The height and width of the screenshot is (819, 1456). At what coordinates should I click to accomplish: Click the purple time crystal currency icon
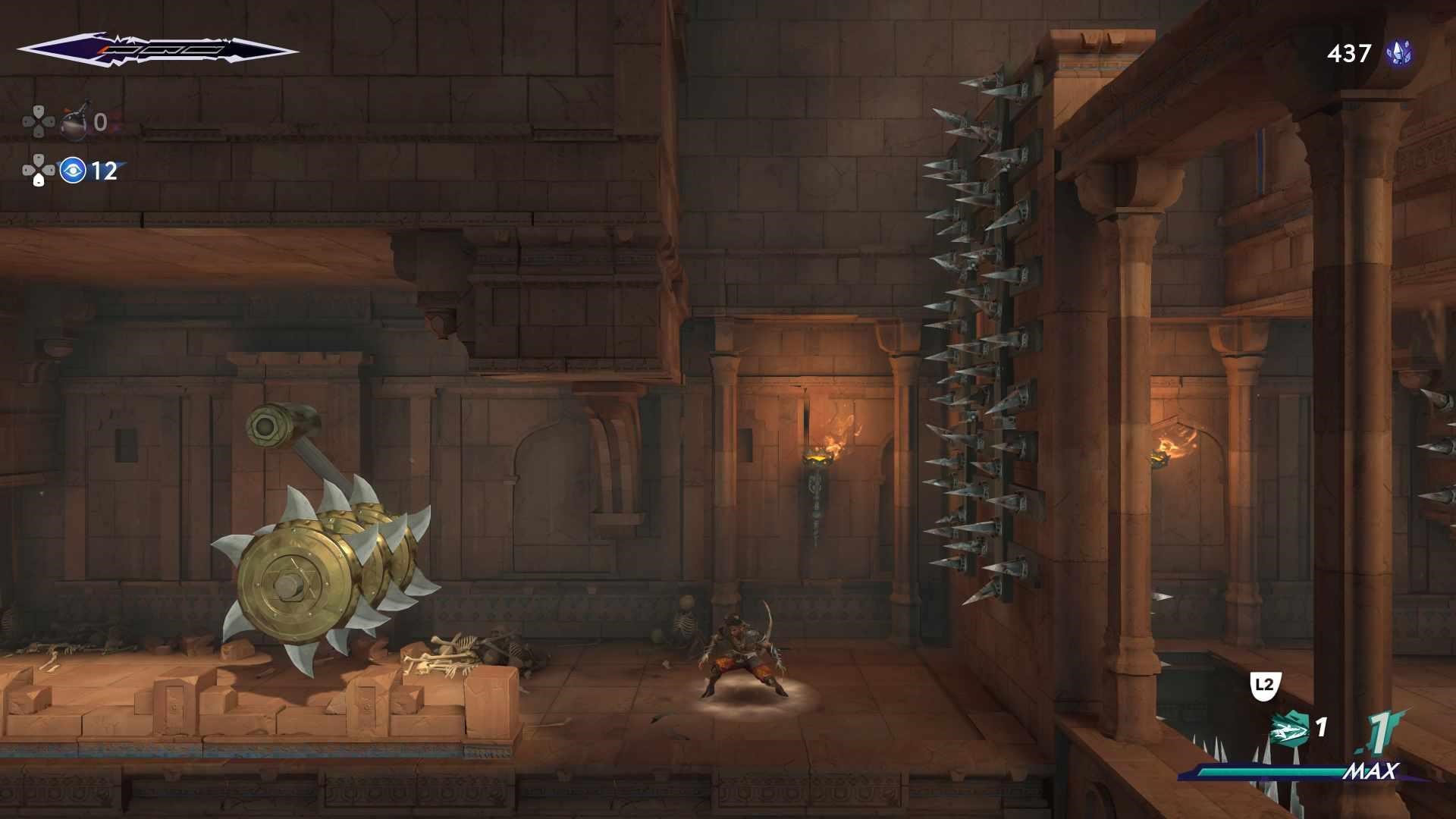point(1398,53)
